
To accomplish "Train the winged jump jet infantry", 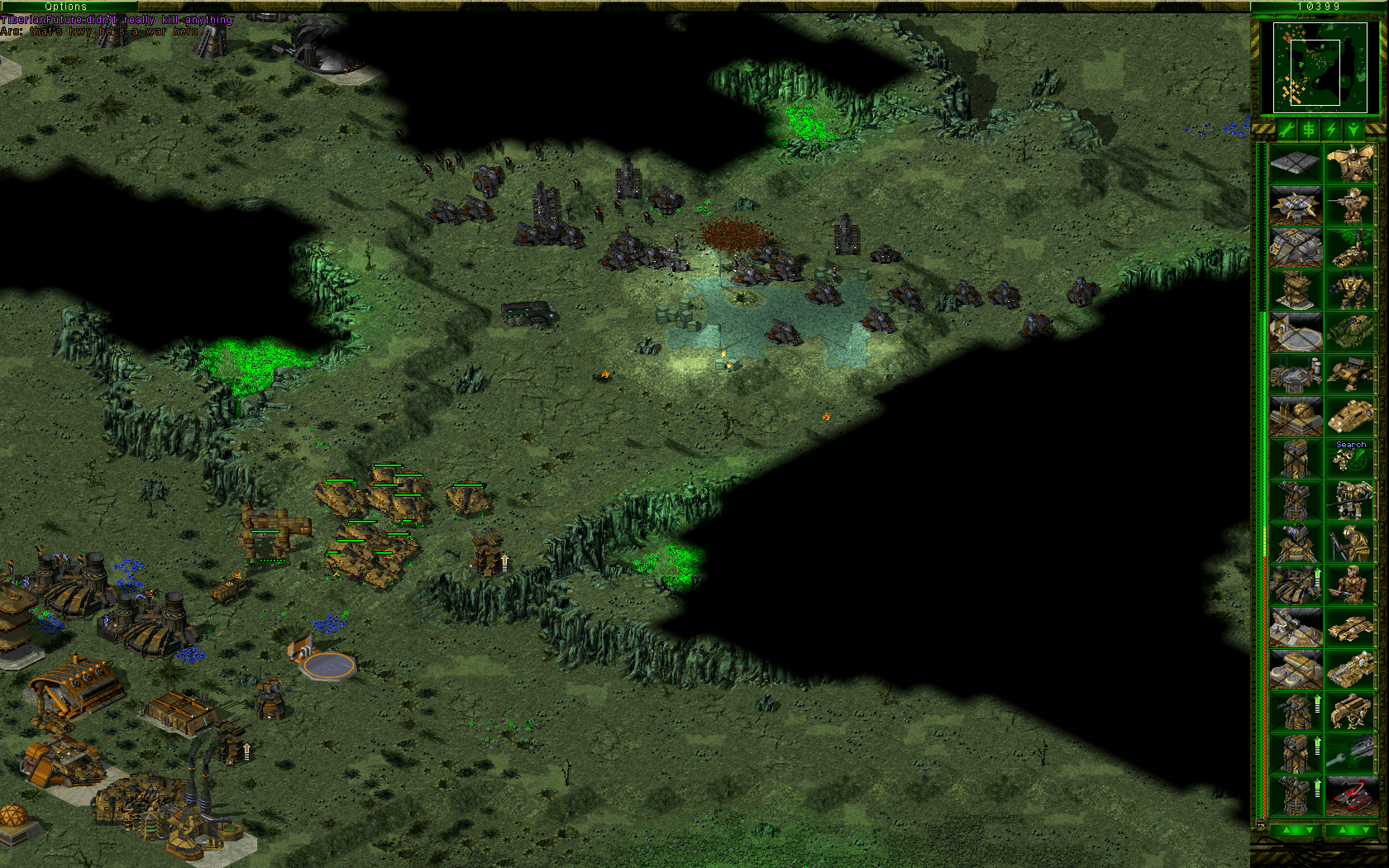I will [1350, 164].
